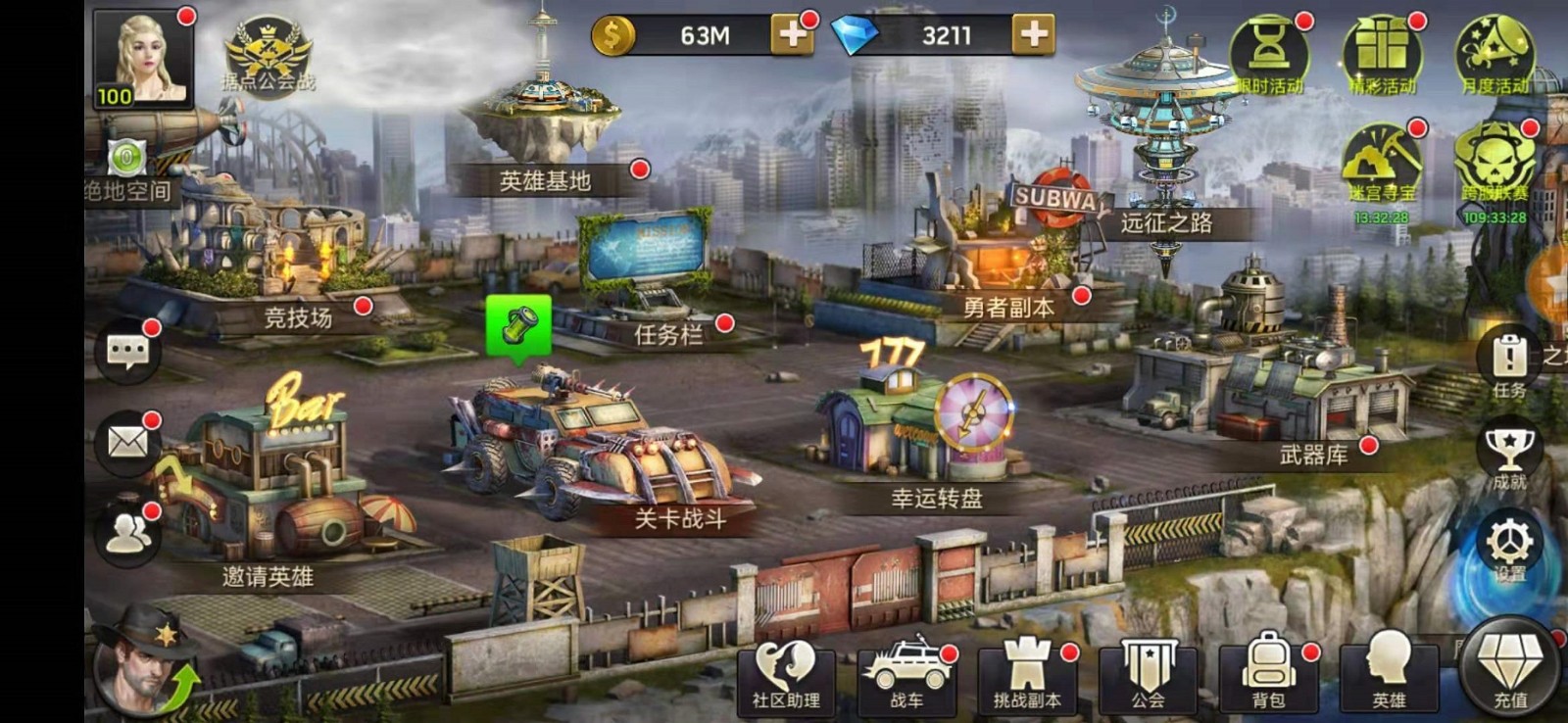Open the chat message icon
The height and width of the screenshot is (723, 1568).
coord(126,351)
